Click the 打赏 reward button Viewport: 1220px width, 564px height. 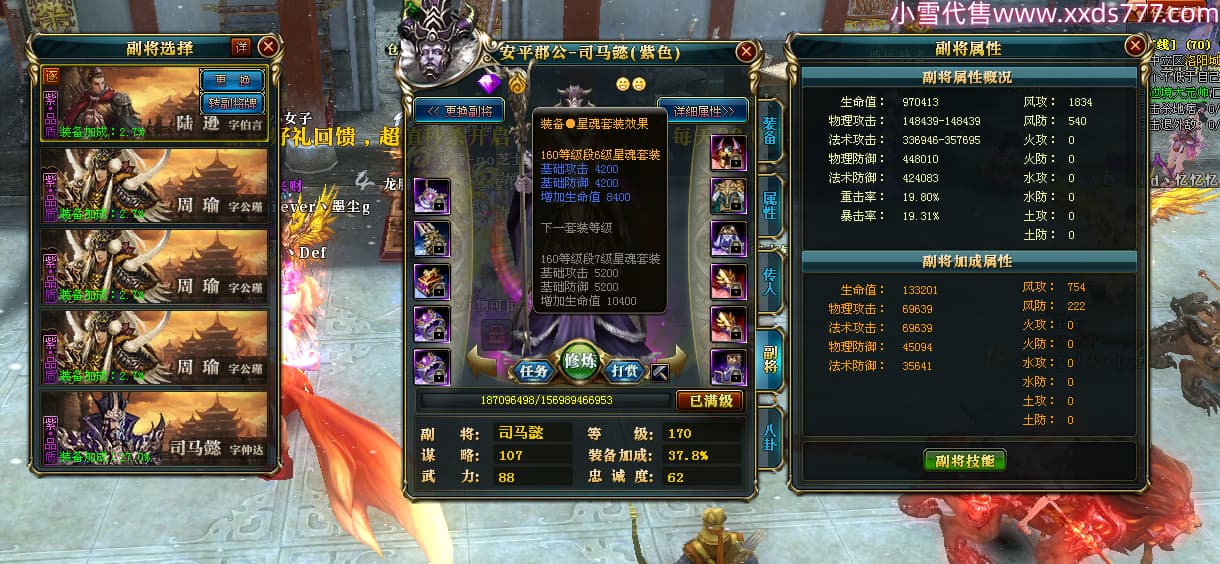[625, 370]
